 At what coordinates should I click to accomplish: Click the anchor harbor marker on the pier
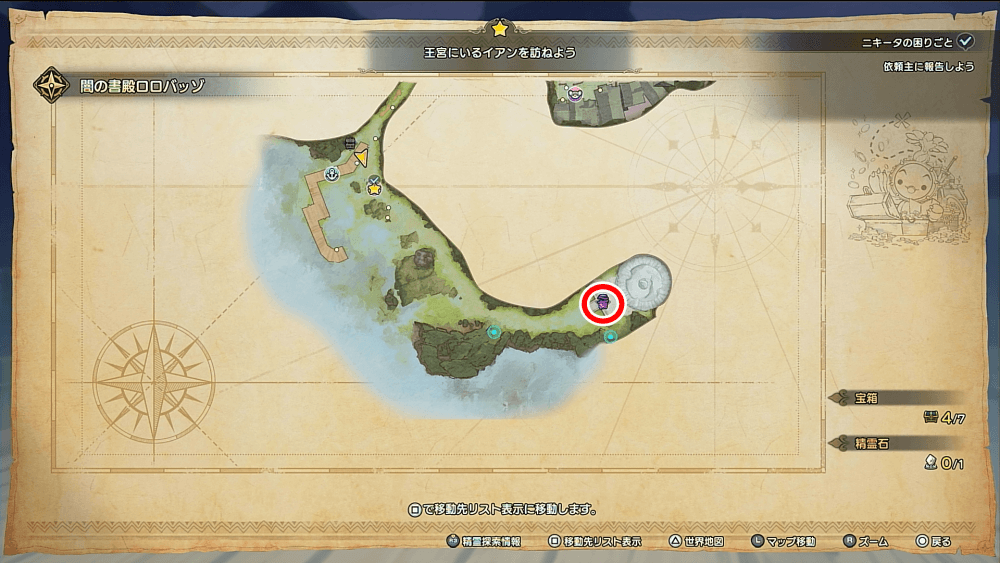click(332, 173)
